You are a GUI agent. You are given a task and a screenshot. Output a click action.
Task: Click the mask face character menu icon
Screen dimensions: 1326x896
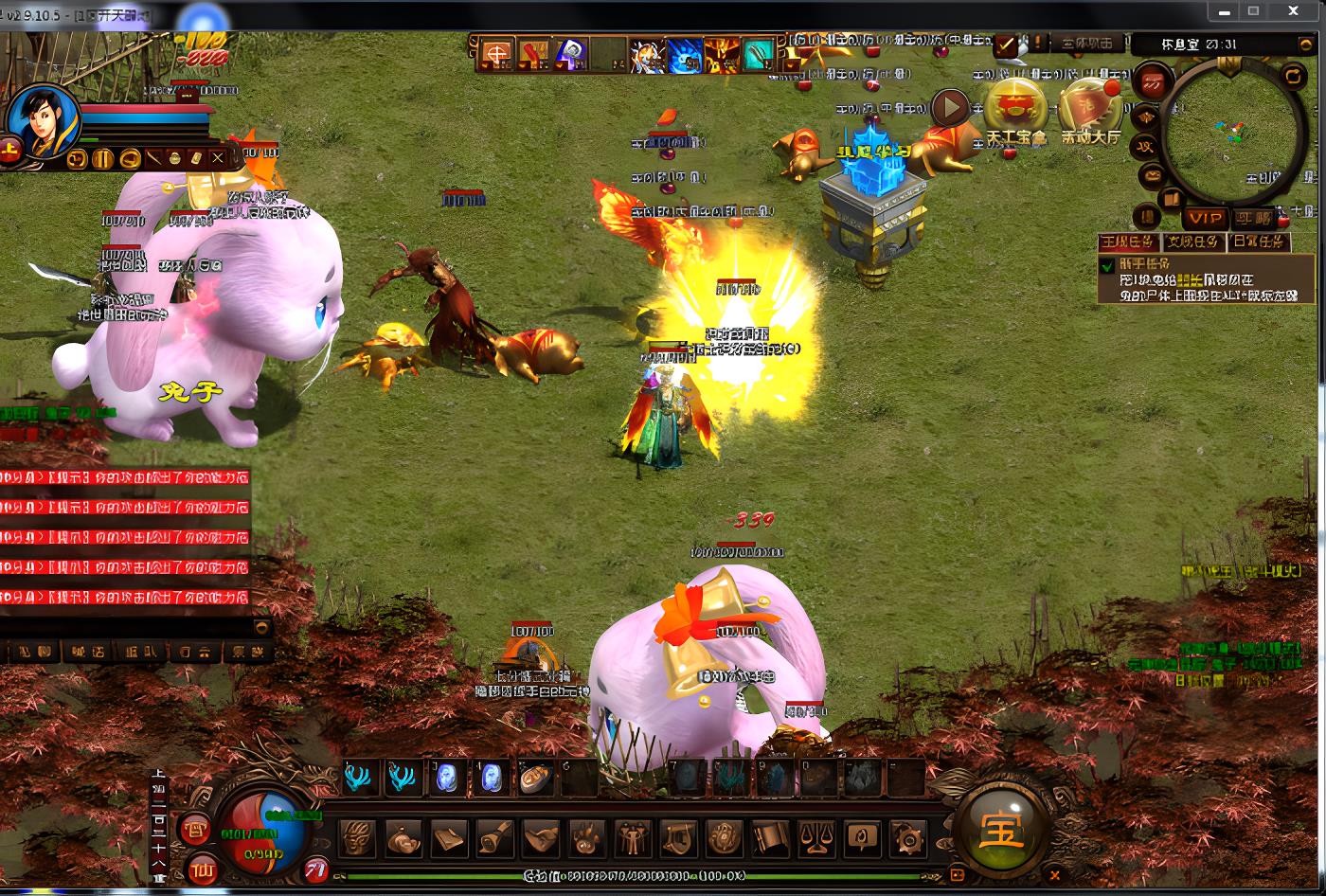[358, 839]
